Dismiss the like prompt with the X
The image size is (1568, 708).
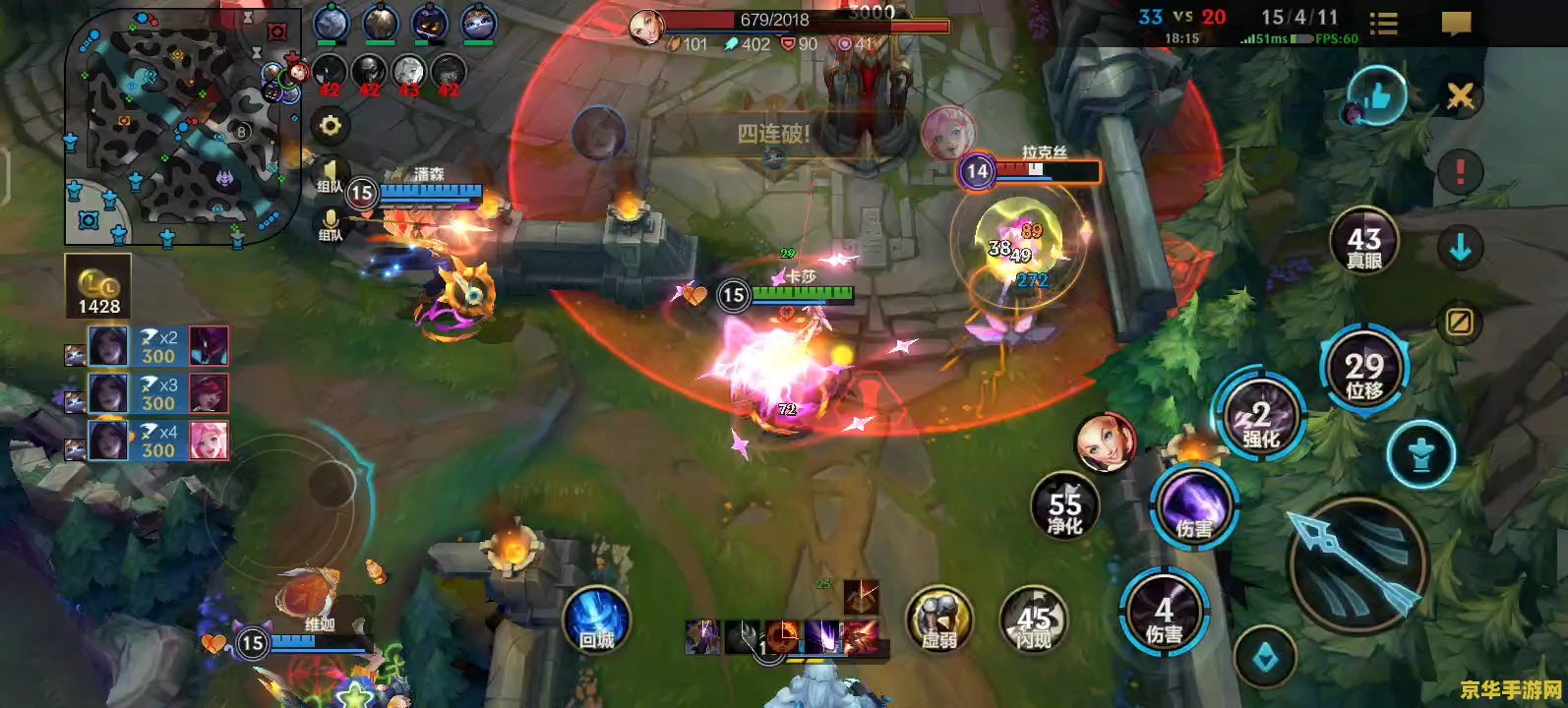click(x=1460, y=95)
